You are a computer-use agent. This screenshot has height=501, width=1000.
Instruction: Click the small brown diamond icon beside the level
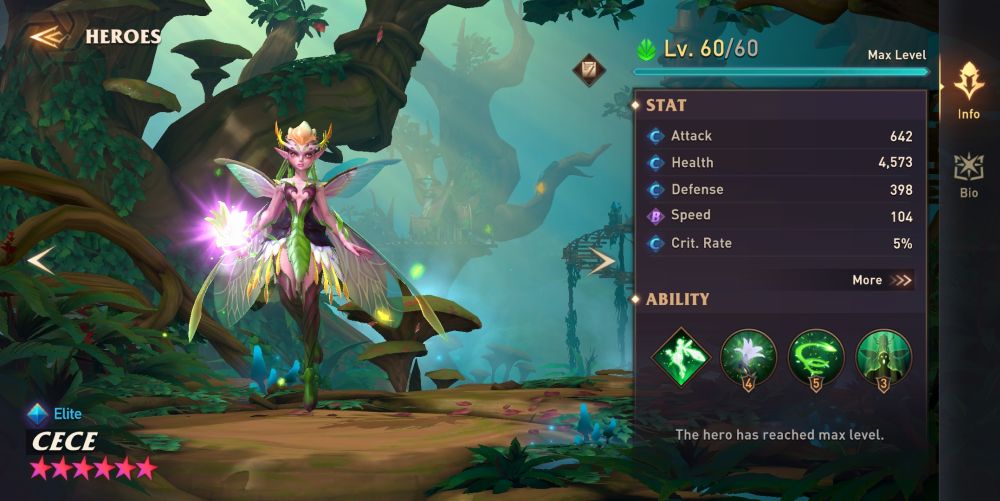[588, 69]
